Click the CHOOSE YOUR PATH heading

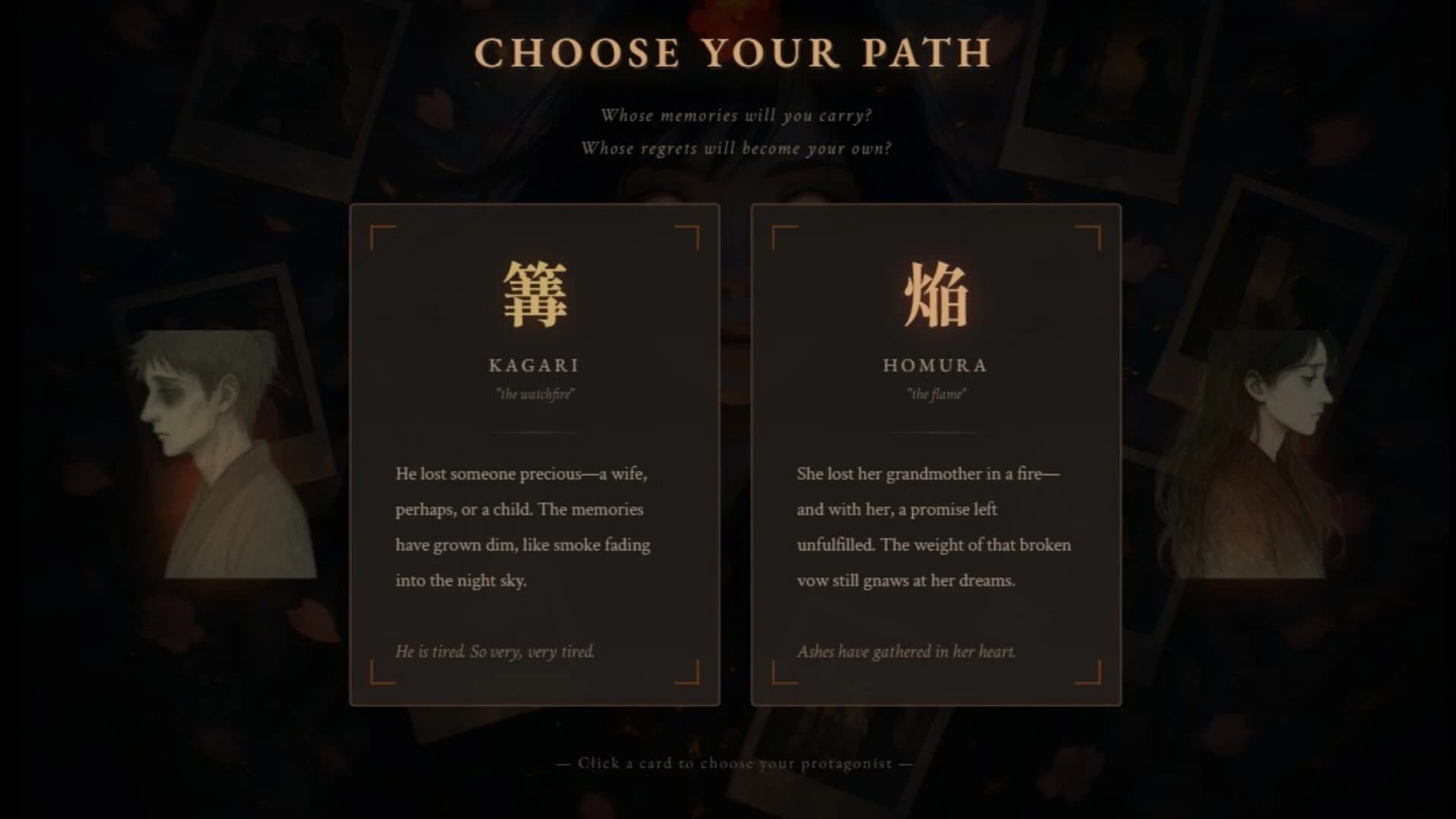(x=732, y=53)
